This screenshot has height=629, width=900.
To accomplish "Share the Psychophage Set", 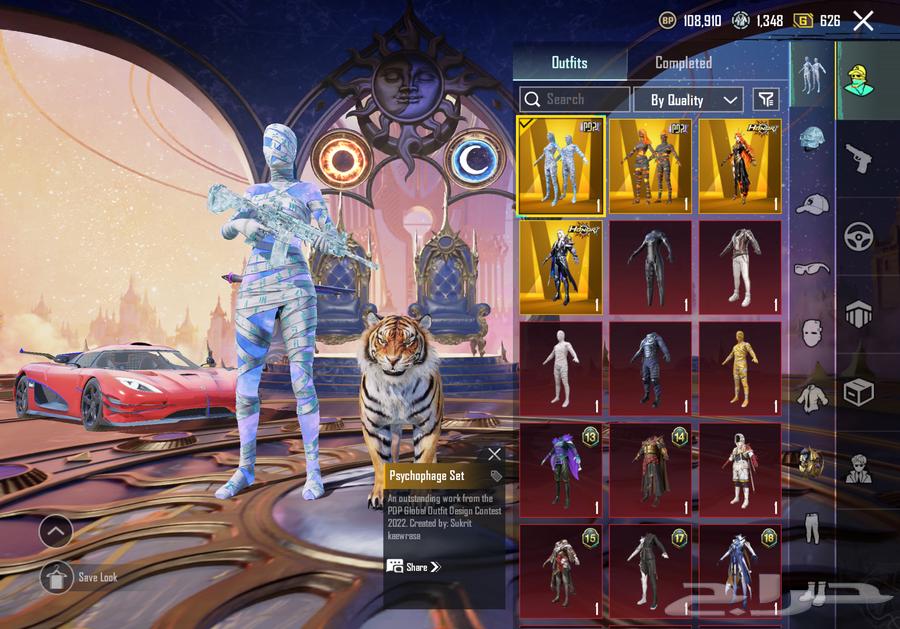I will pyautogui.click(x=414, y=567).
